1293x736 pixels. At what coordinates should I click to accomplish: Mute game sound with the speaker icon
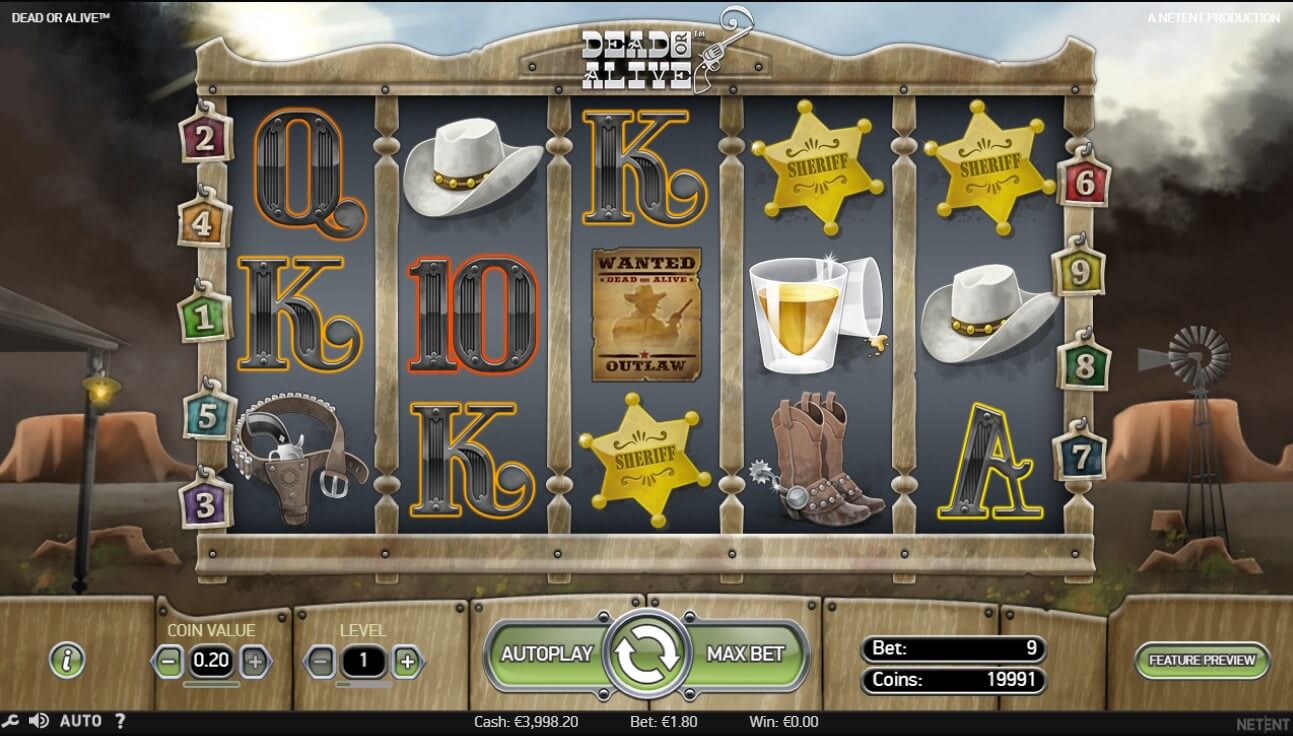pos(39,720)
